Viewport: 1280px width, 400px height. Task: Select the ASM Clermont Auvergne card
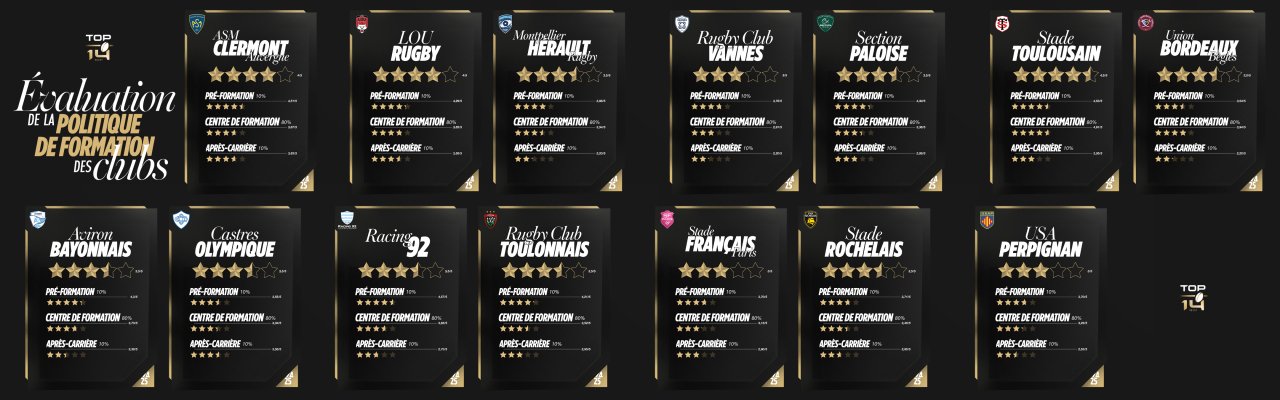(250, 100)
